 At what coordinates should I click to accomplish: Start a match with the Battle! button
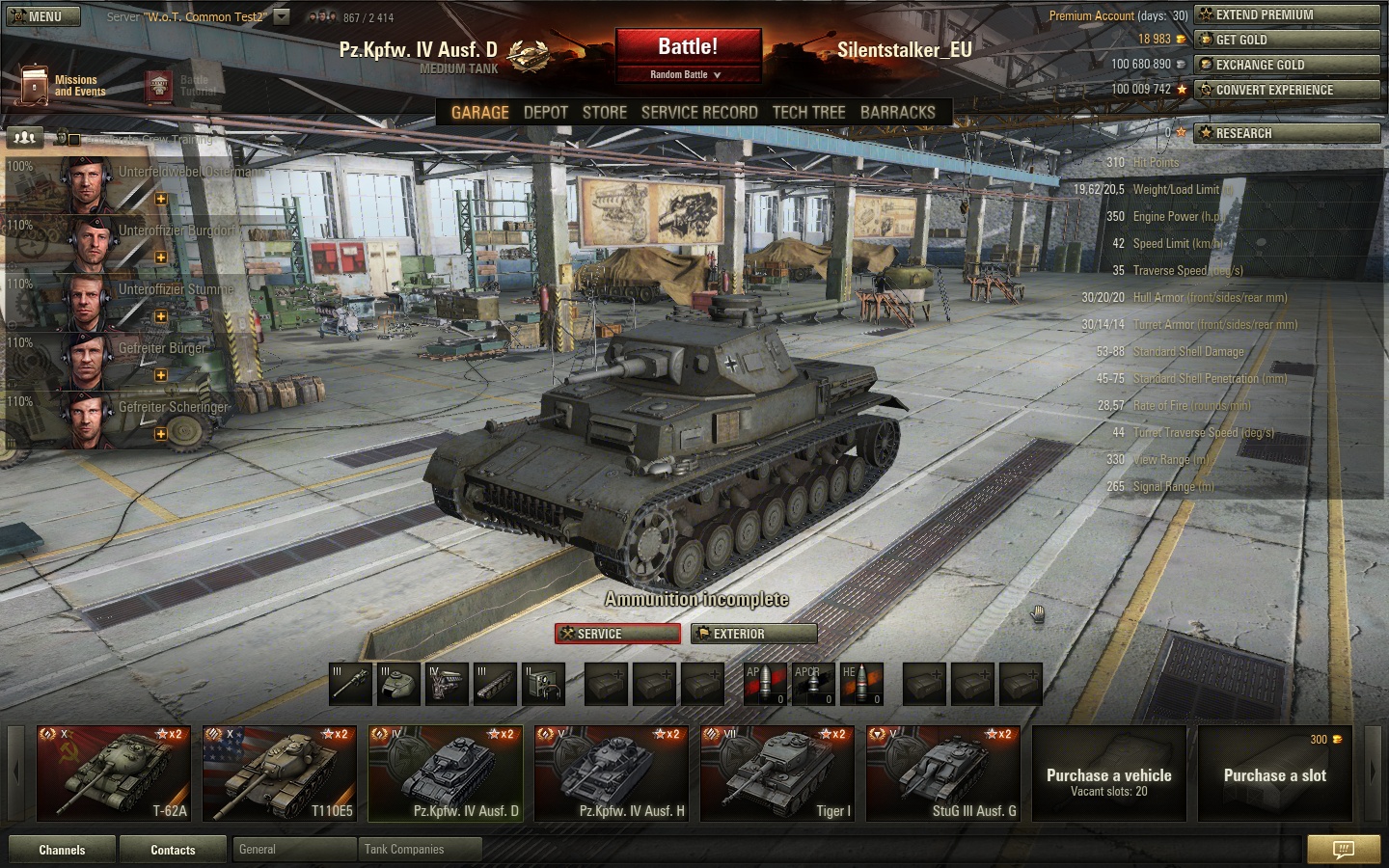point(688,46)
